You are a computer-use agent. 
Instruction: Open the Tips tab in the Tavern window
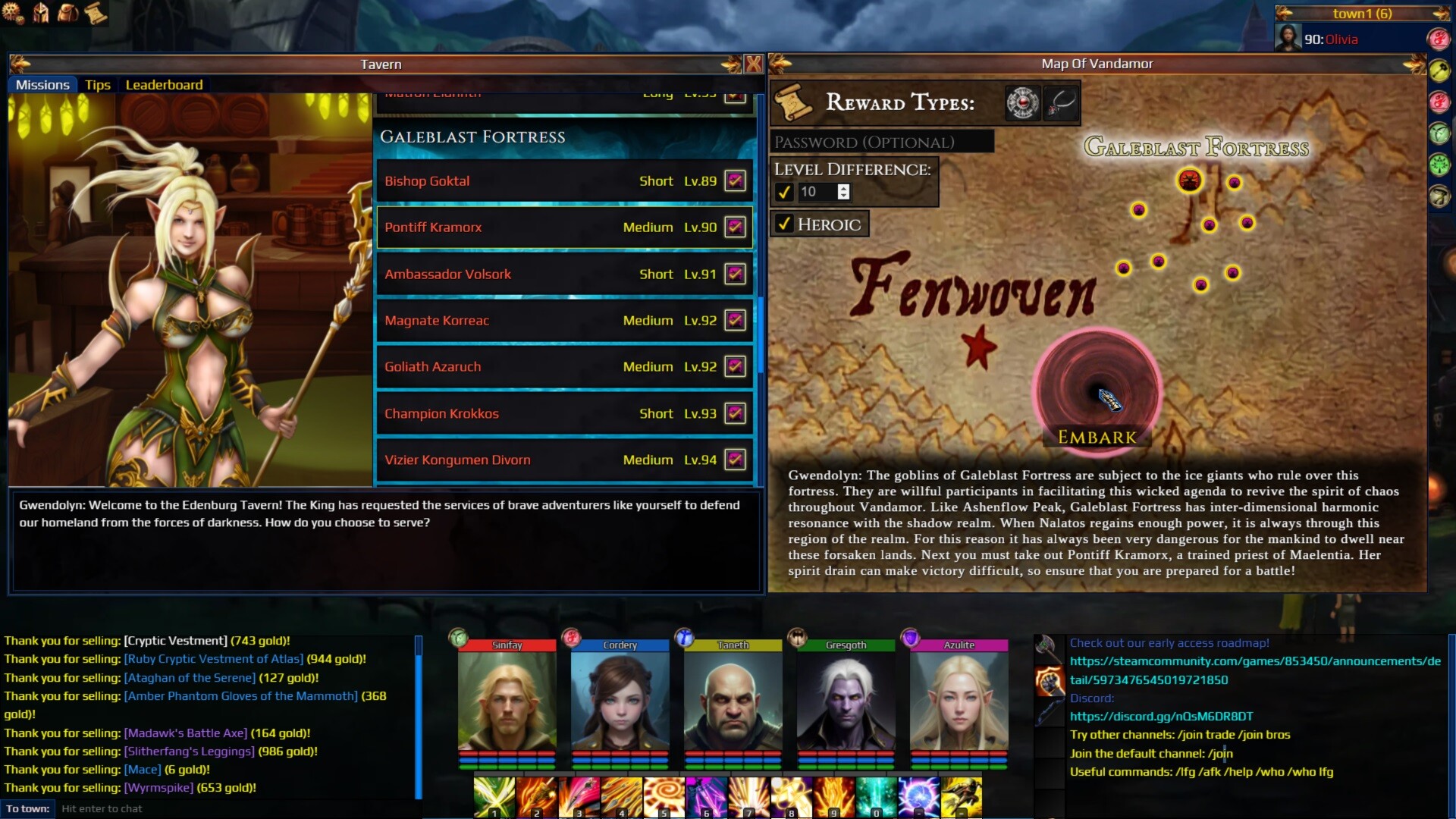97,85
